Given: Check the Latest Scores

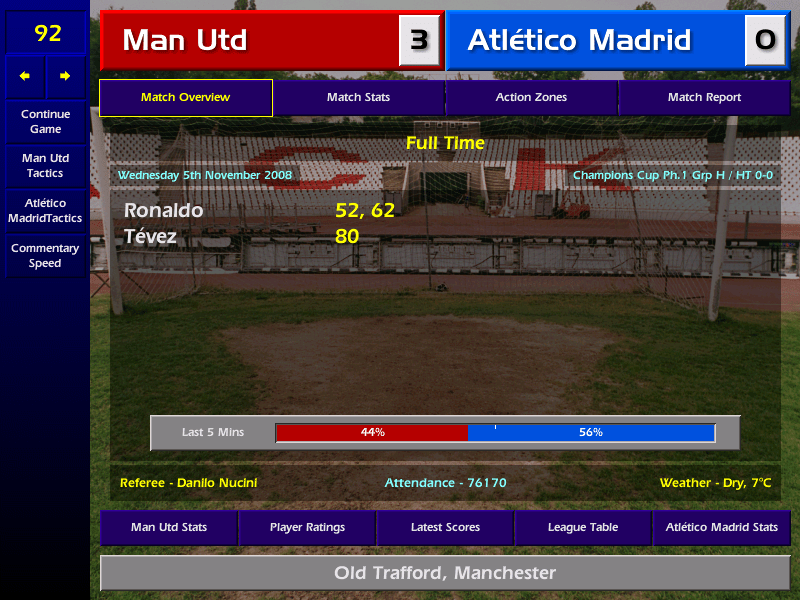Looking at the screenshot, I should (445, 527).
